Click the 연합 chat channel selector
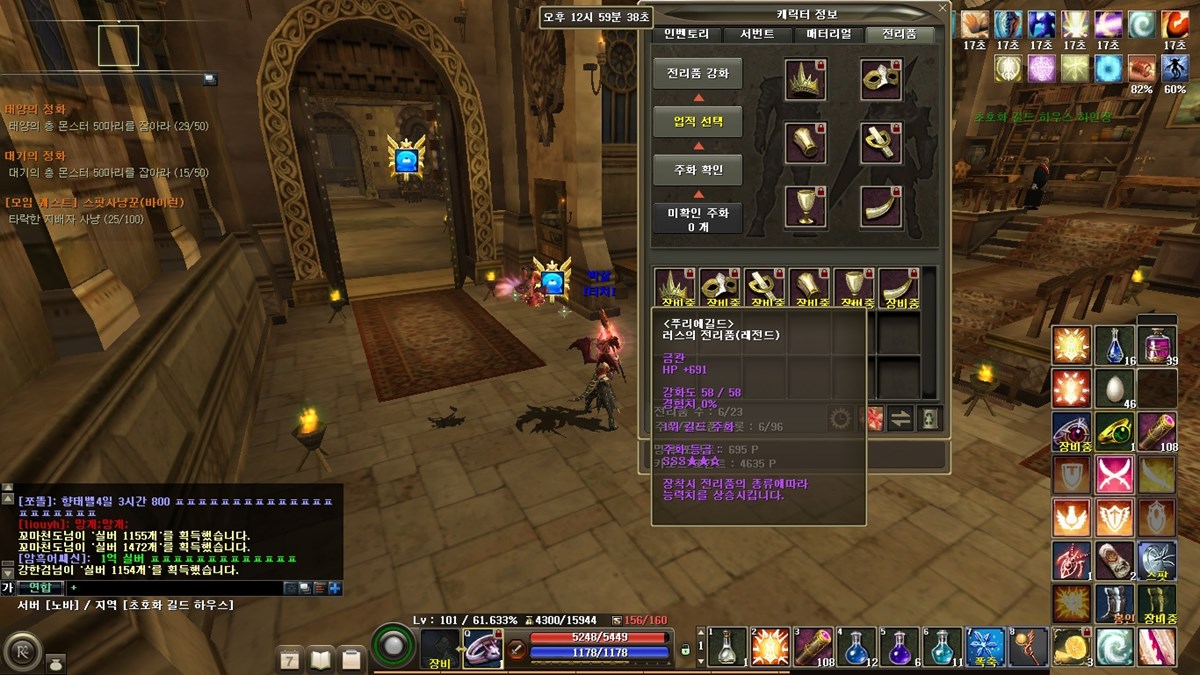1200x675 pixels. tap(40, 587)
